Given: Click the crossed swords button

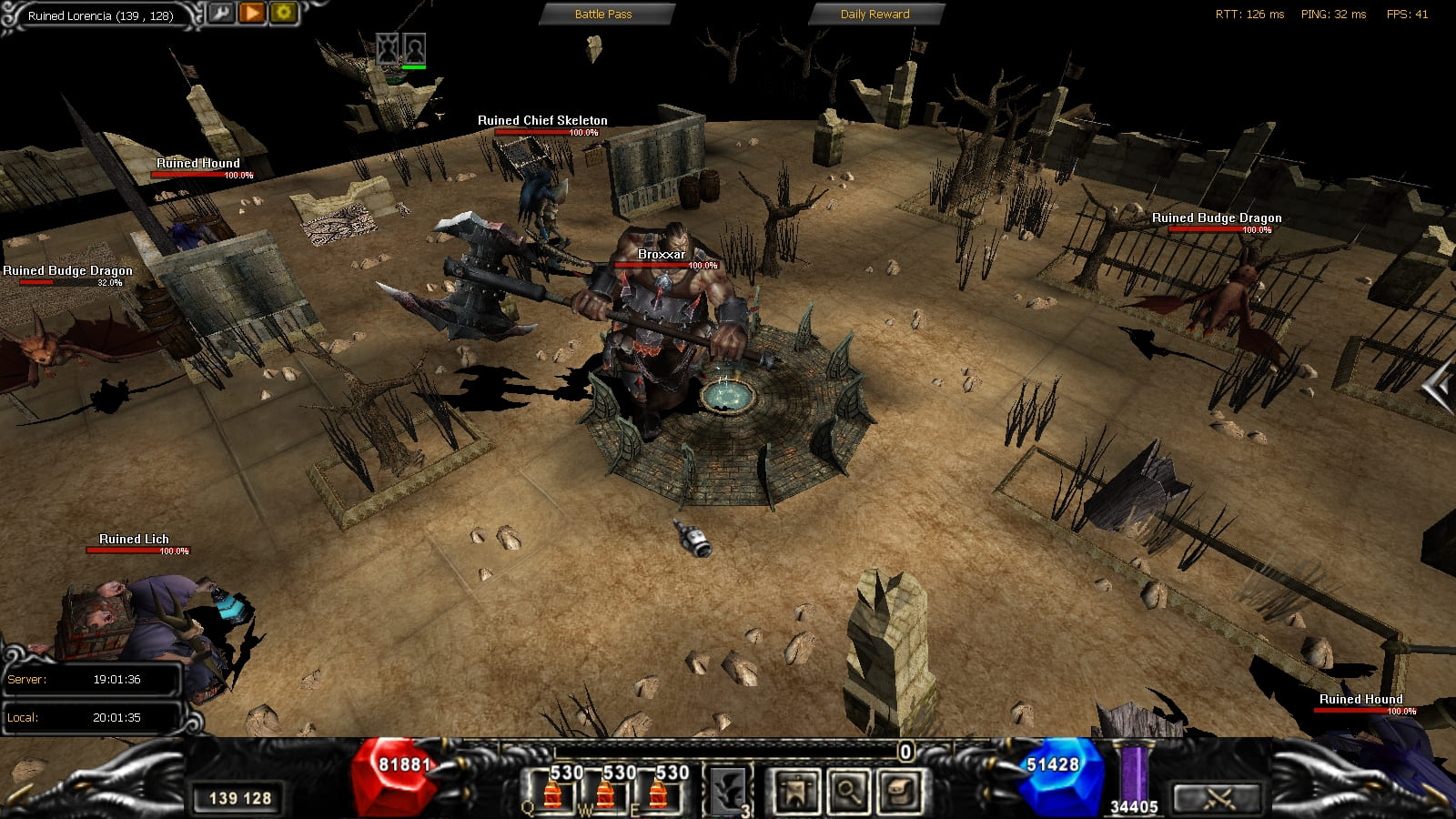Looking at the screenshot, I should click(1218, 798).
